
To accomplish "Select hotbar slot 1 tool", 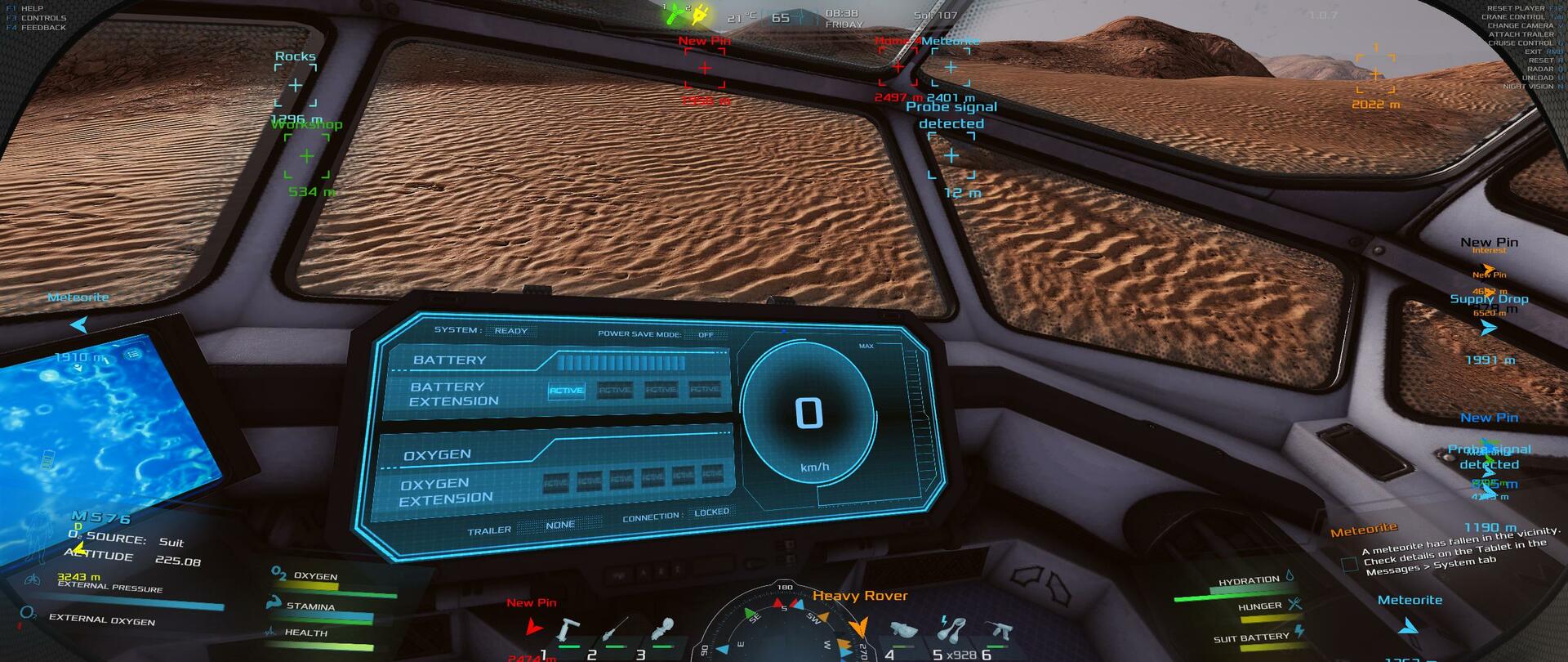I will pos(568,631).
